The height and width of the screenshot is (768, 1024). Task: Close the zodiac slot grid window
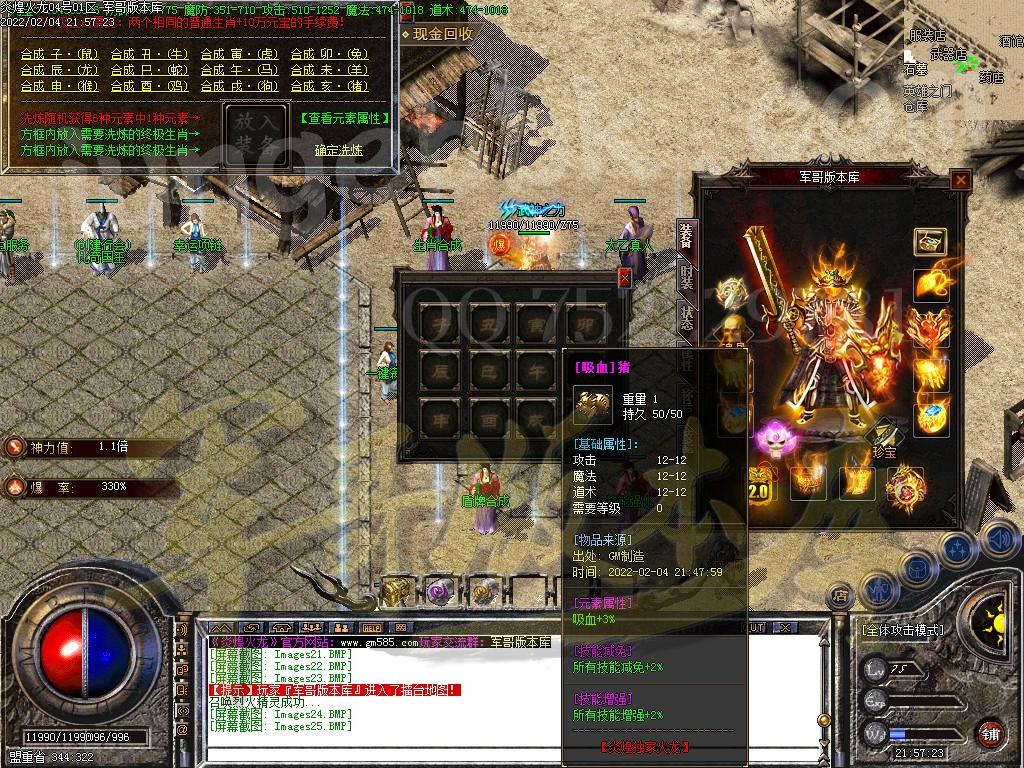pos(625,278)
